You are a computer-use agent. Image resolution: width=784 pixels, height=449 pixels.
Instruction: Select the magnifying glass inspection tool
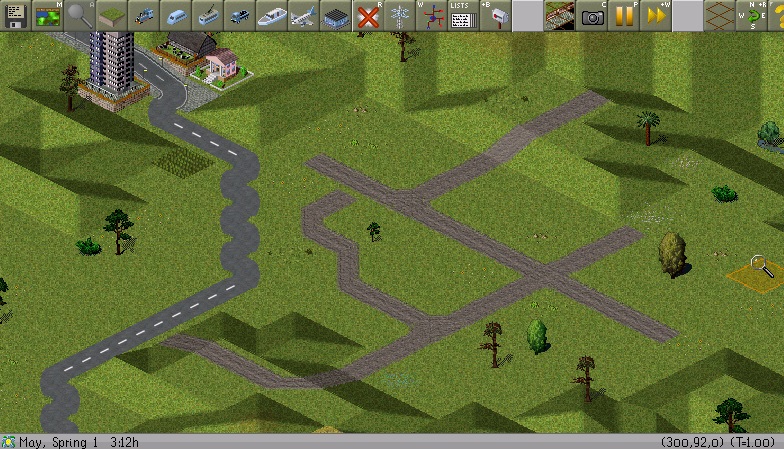point(78,15)
